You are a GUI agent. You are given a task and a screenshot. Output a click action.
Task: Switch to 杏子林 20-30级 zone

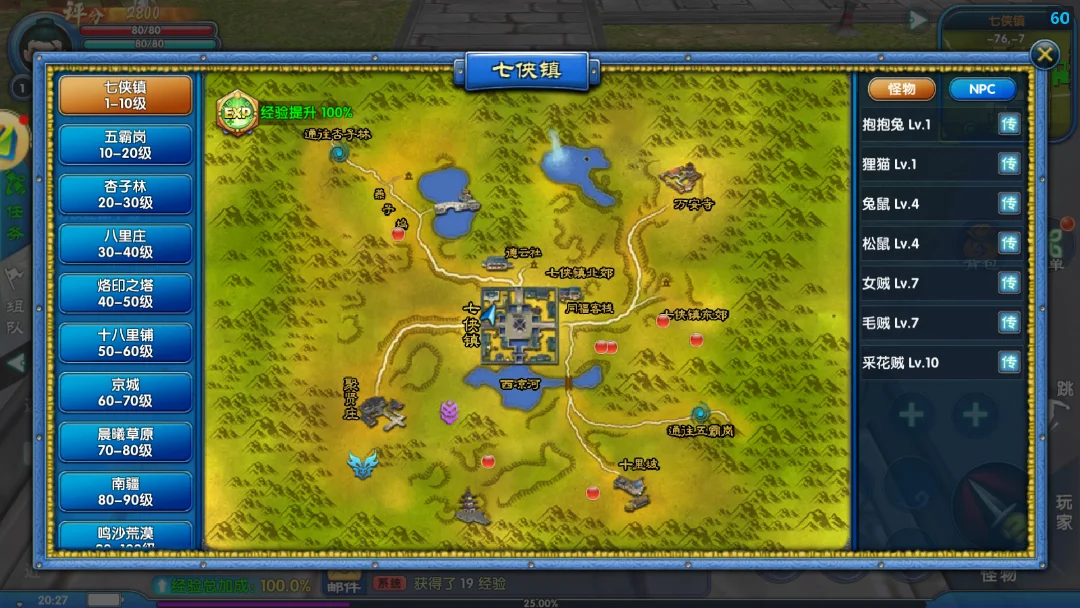point(126,194)
